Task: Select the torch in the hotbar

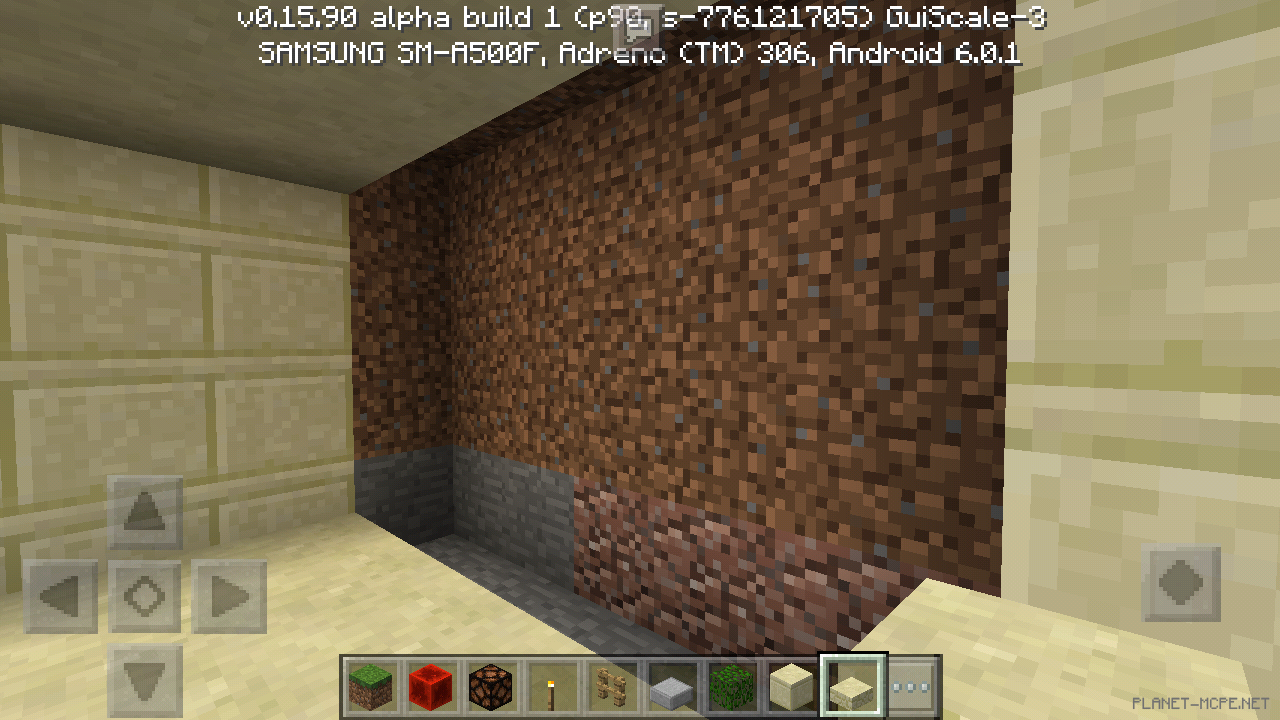Action: point(553,686)
